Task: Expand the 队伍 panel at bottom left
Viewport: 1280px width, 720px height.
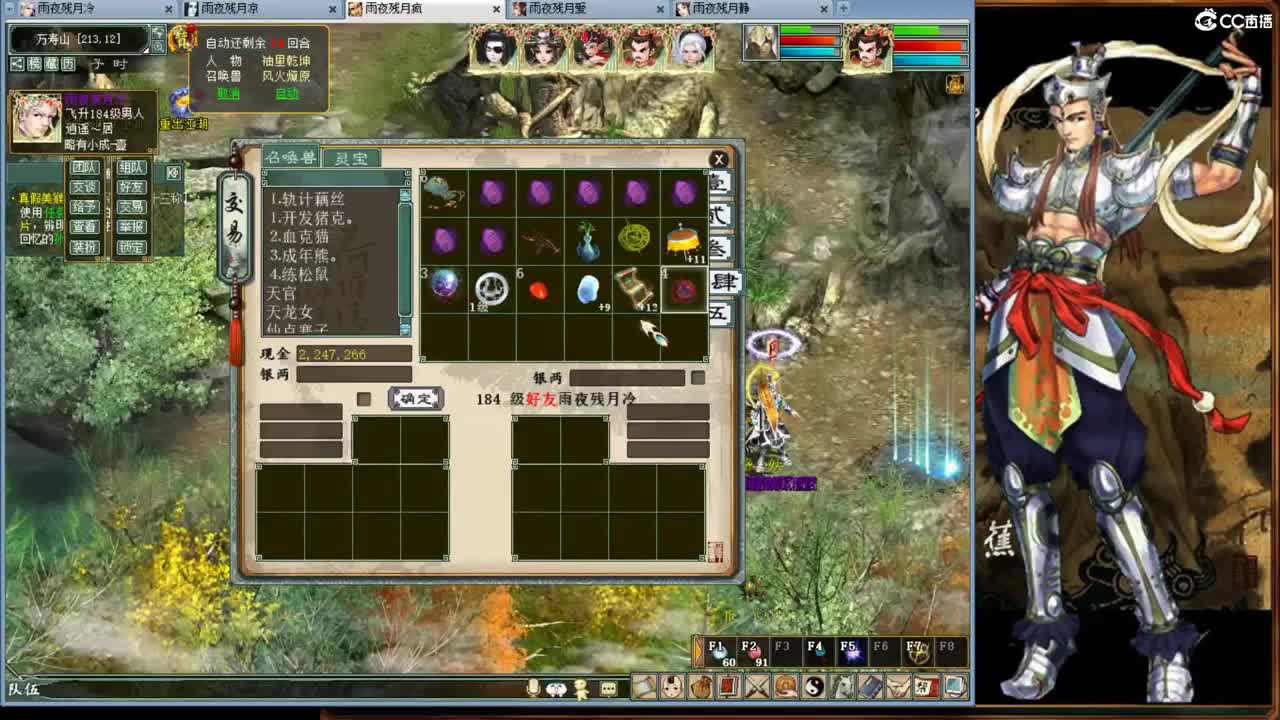Action: [x=25, y=689]
